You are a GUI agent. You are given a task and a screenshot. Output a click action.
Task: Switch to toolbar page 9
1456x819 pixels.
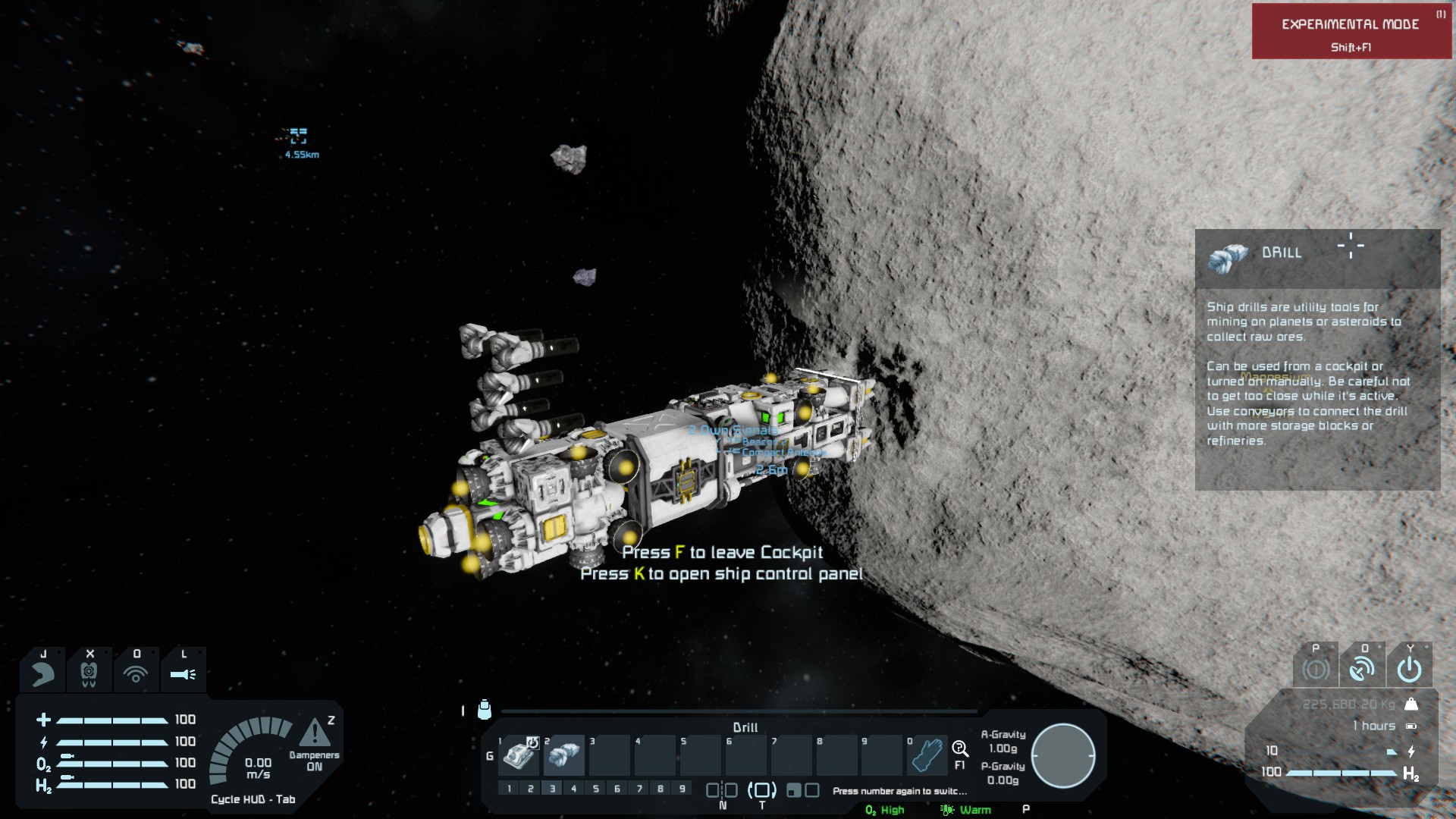point(682,789)
